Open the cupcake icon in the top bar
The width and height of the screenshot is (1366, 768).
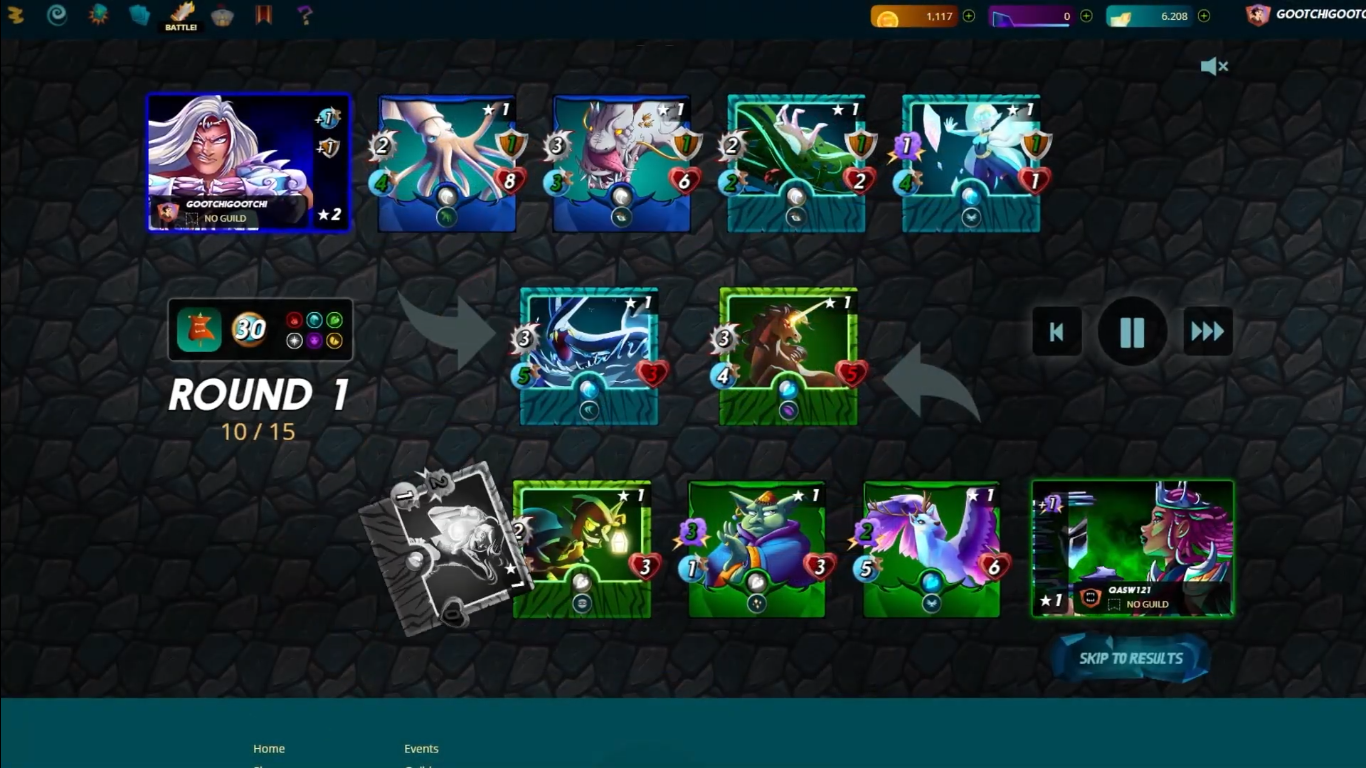[x=223, y=15]
